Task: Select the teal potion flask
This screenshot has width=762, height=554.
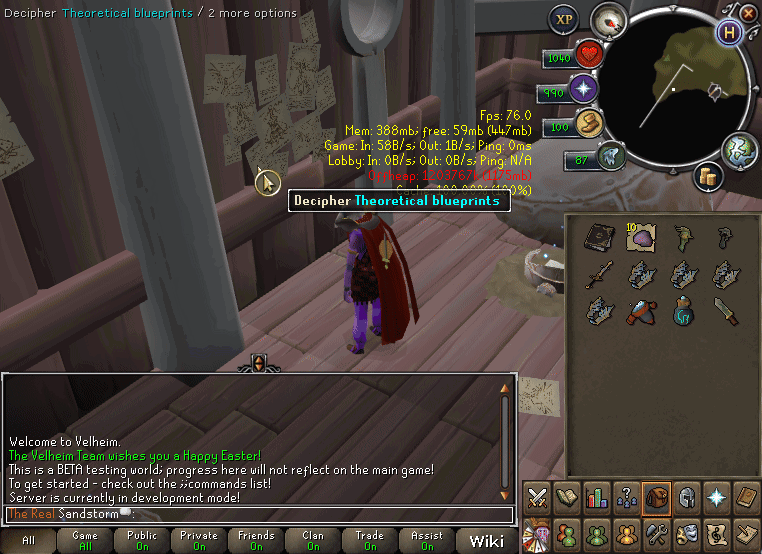Action: (684, 311)
